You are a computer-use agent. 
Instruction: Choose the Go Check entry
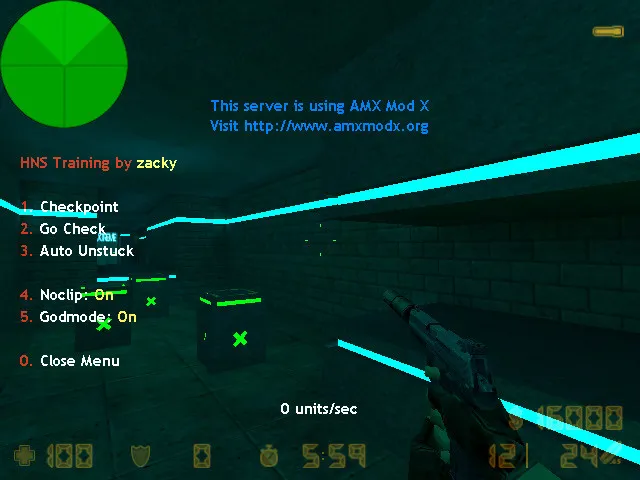tap(72, 229)
